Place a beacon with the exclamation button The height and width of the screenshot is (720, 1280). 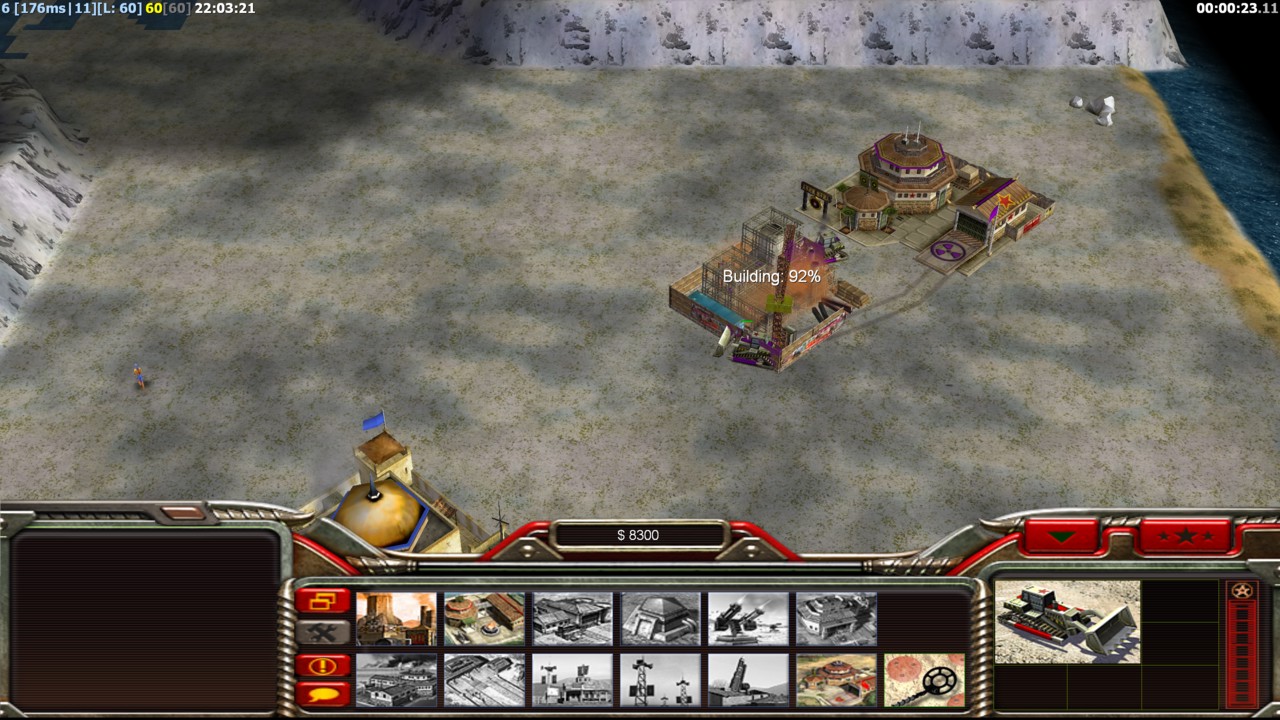pyautogui.click(x=323, y=665)
